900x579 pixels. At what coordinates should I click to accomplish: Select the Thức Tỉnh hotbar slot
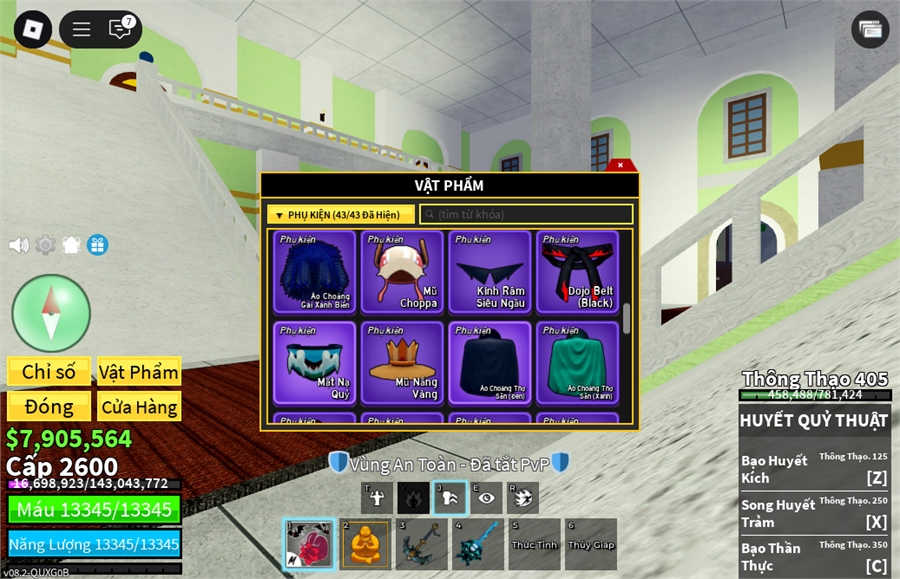pos(534,544)
